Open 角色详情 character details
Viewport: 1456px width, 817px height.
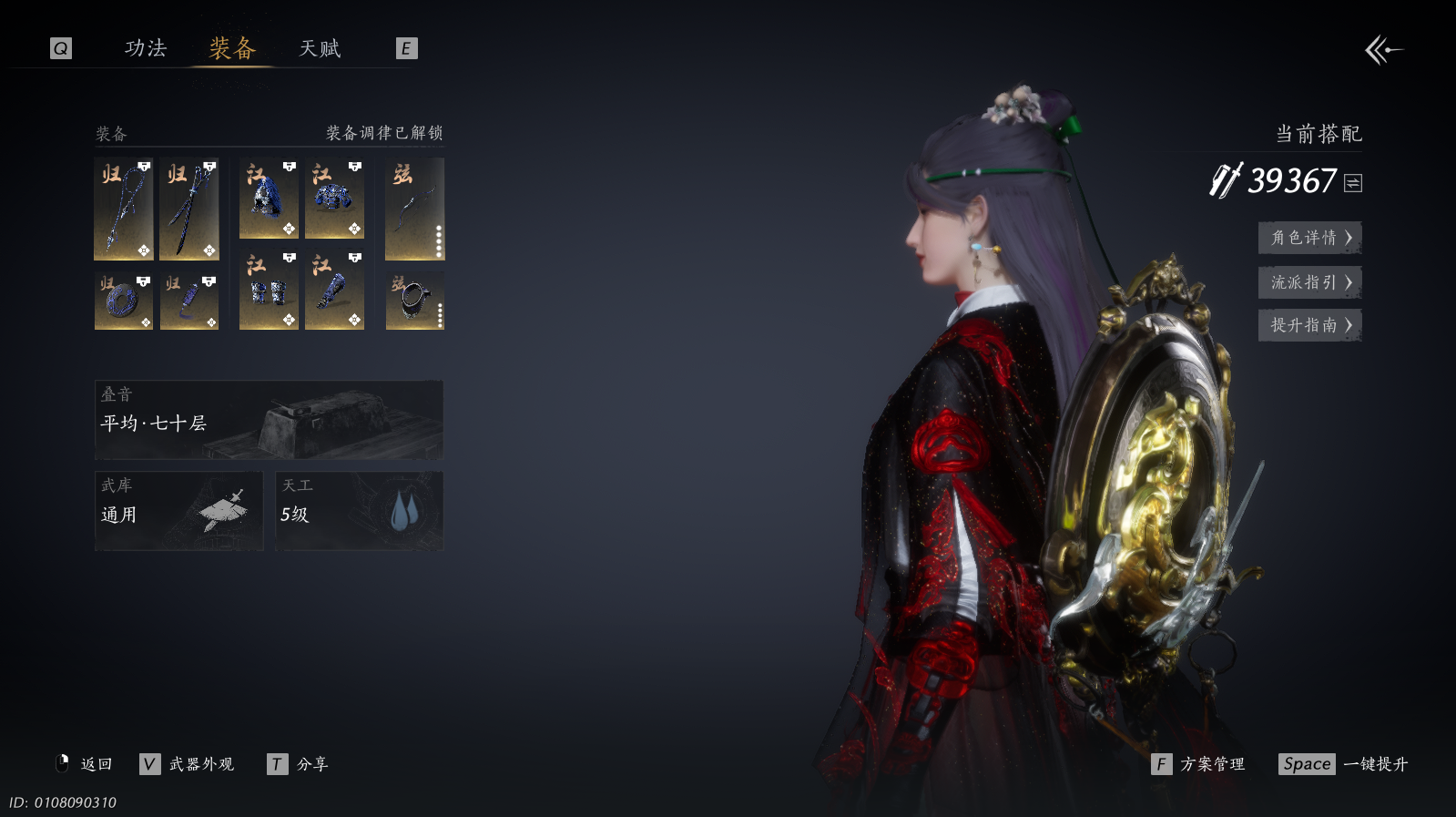point(1309,238)
